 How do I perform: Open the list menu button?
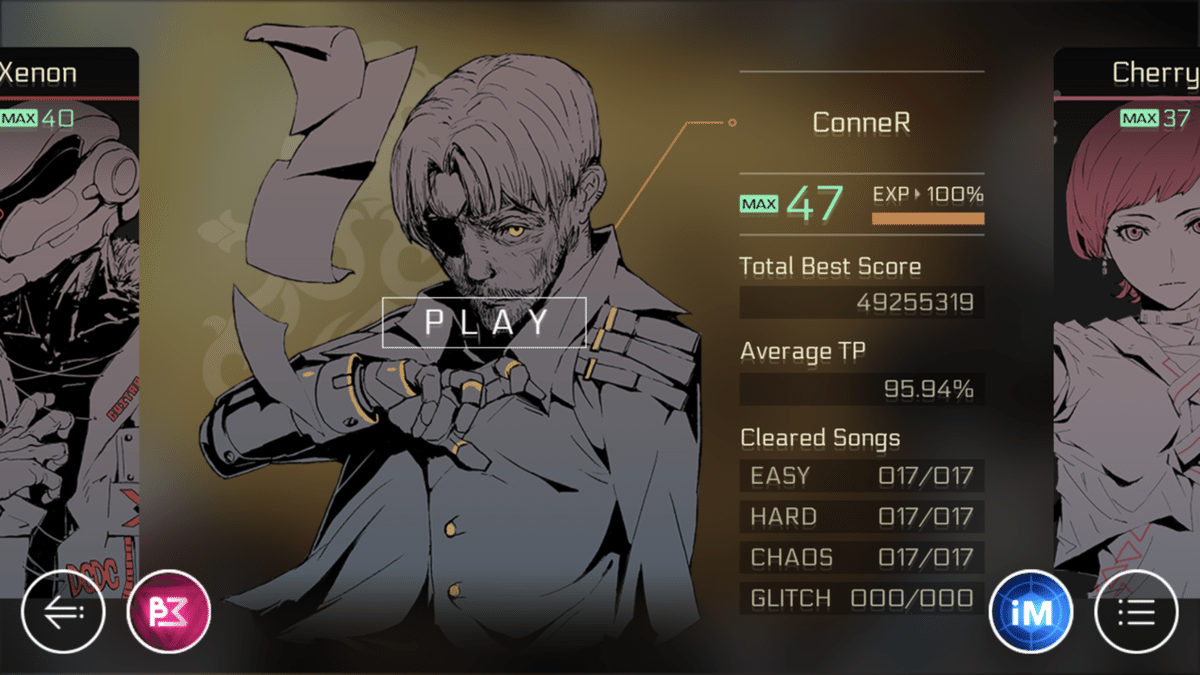[1136, 611]
